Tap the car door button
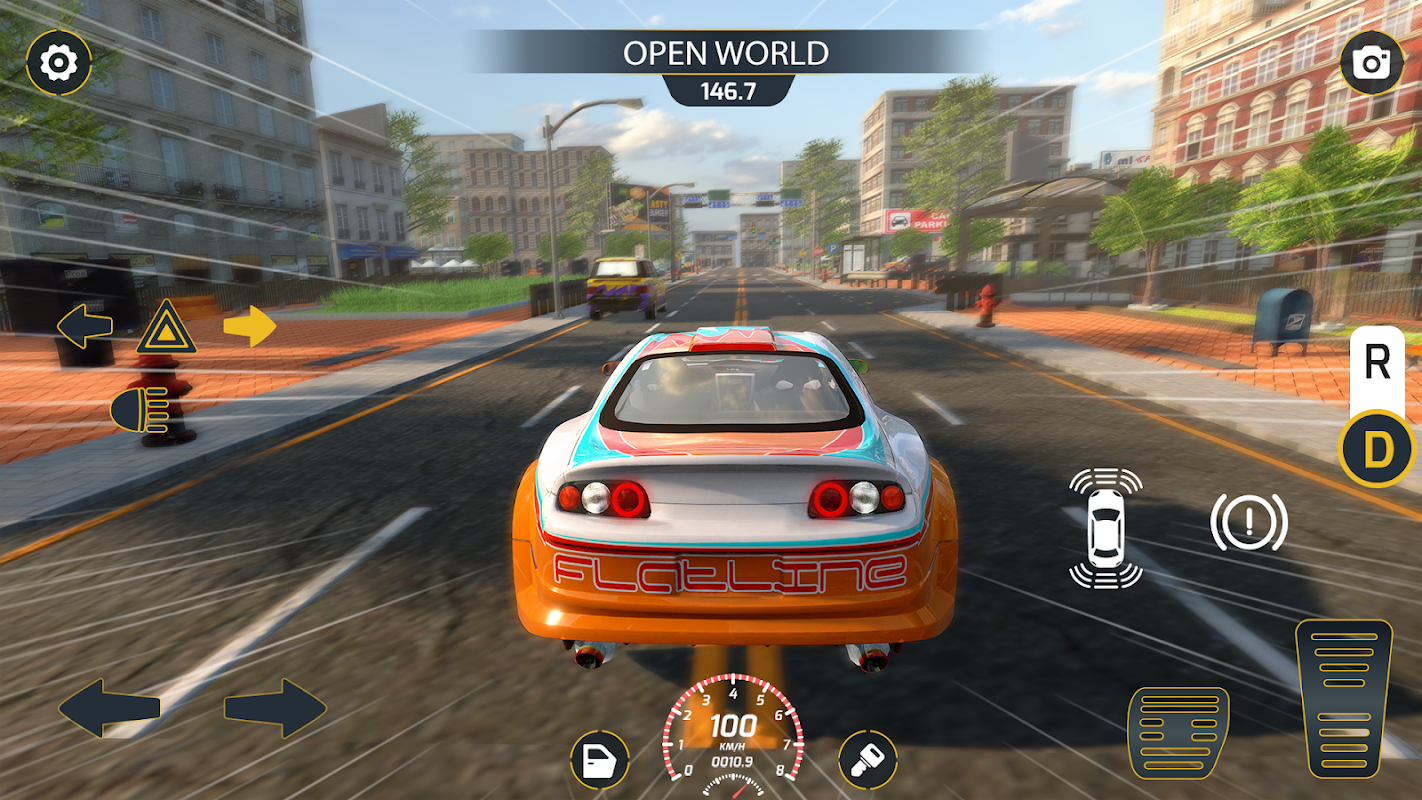The image size is (1422, 800). [x=600, y=761]
